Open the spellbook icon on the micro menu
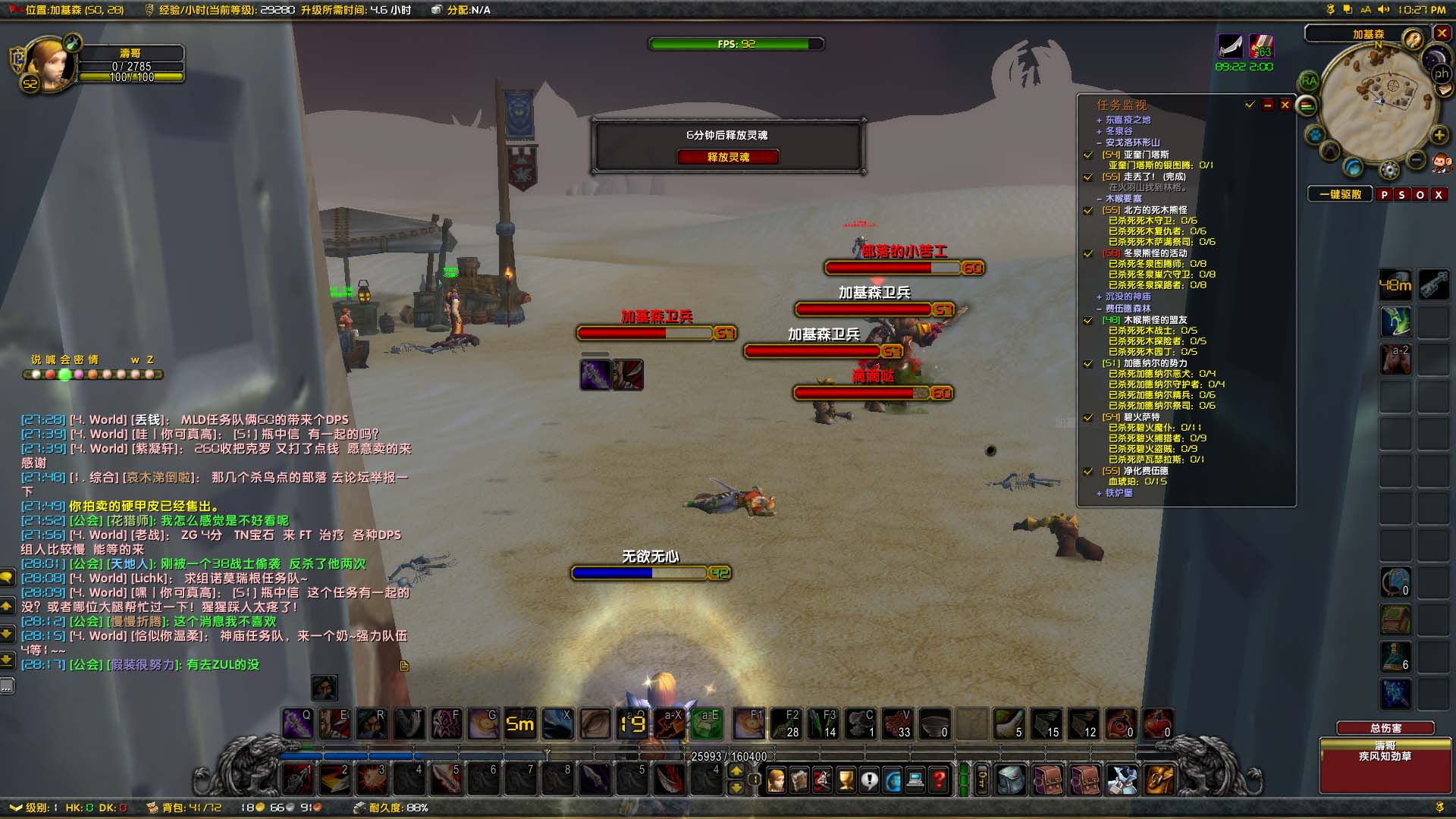The width and height of the screenshot is (1456, 819). 799,777
